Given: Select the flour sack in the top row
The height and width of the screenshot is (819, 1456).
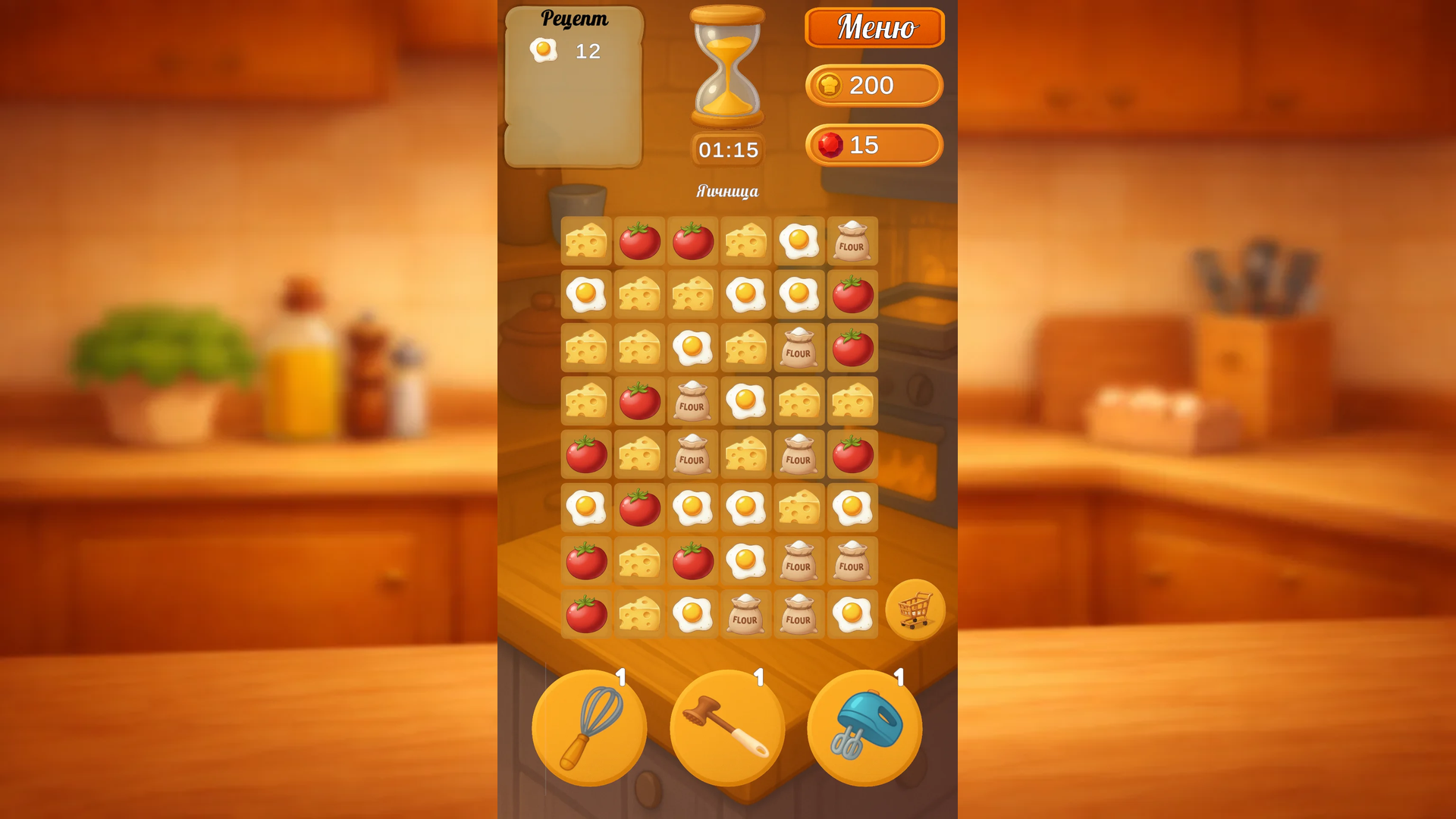Looking at the screenshot, I should tap(852, 242).
